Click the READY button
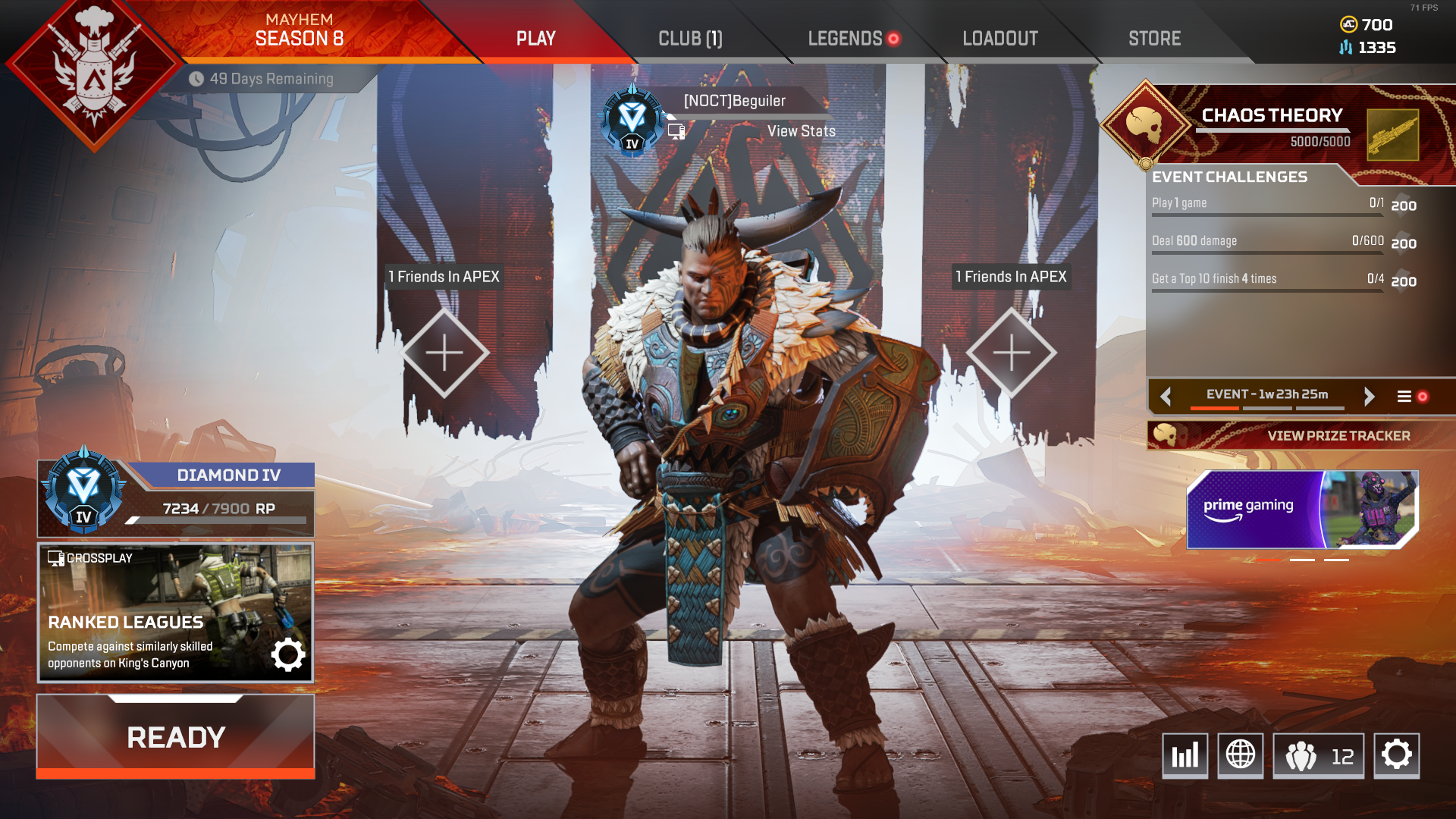Image resolution: width=1456 pixels, height=819 pixels. click(x=175, y=735)
